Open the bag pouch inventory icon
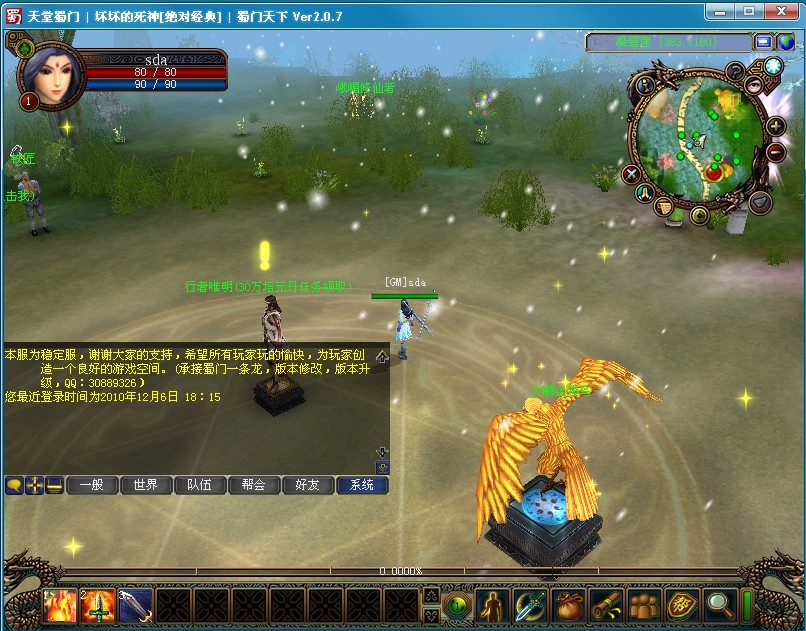Image resolution: width=806 pixels, height=631 pixels. (x=568, y=605)
